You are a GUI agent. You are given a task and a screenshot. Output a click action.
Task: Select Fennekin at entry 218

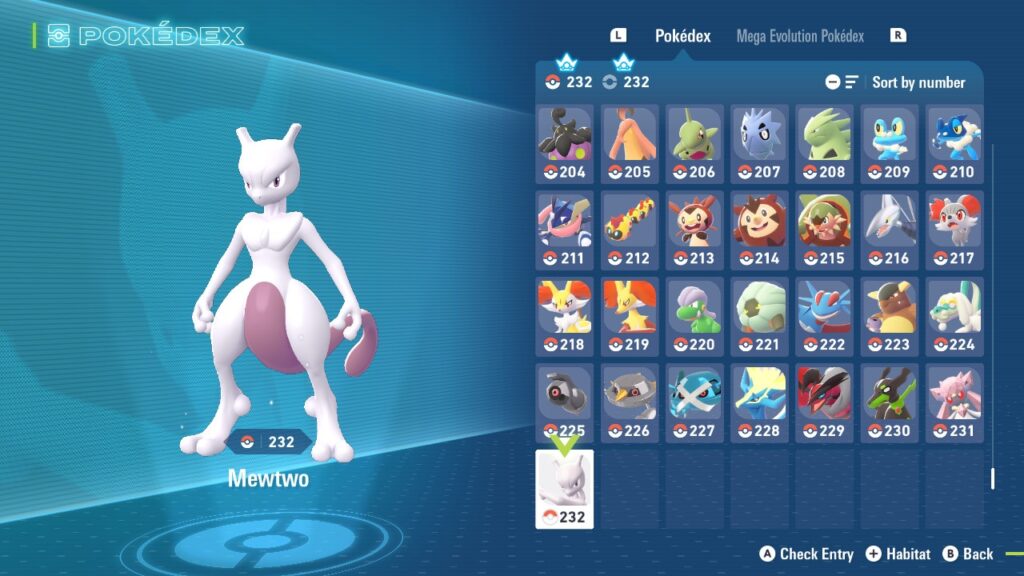tap(565, 317)
